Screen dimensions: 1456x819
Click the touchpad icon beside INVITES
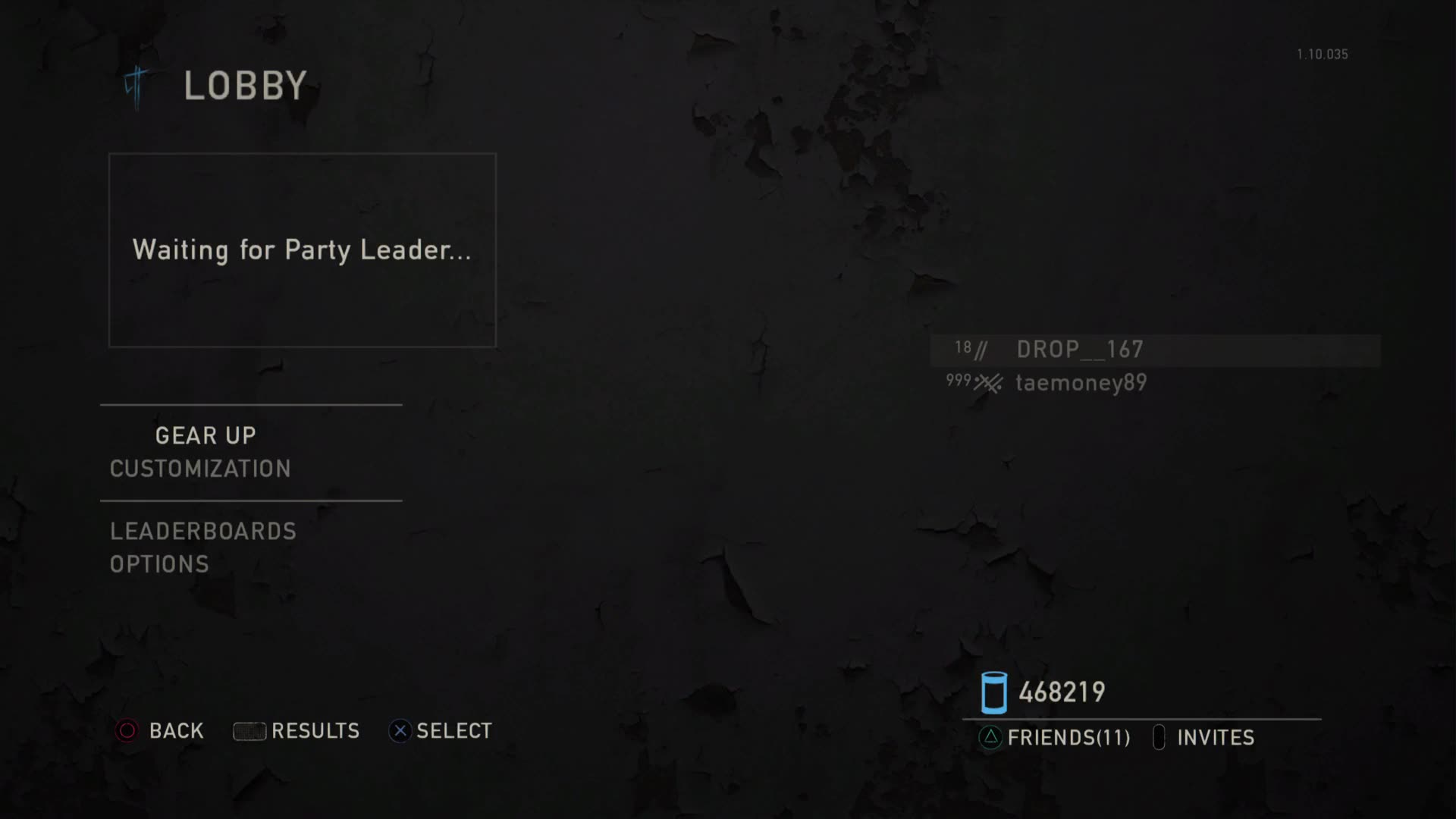point(1159,737)
